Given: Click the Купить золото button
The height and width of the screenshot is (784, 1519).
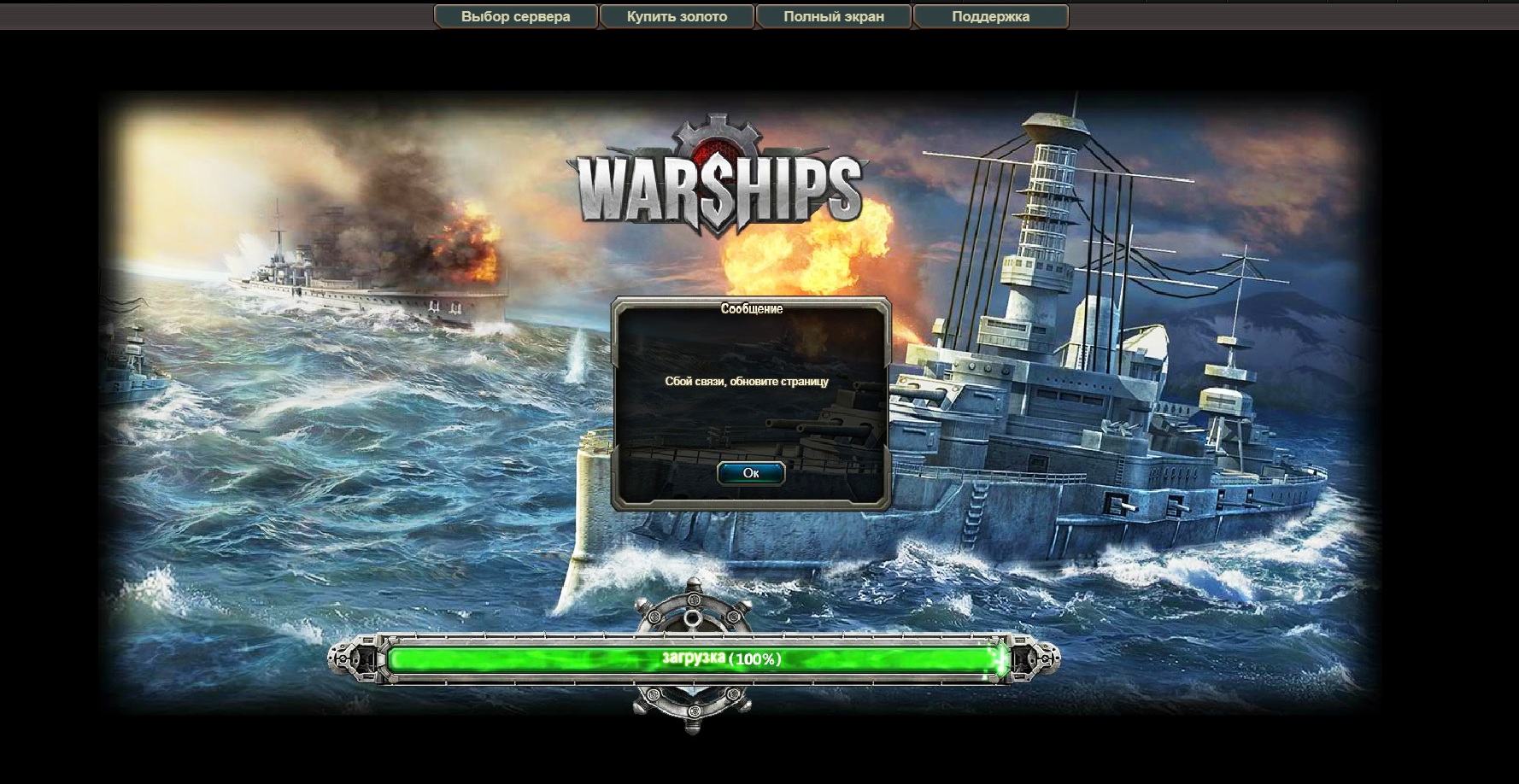Looking at the screenshot, I should 677,16.
